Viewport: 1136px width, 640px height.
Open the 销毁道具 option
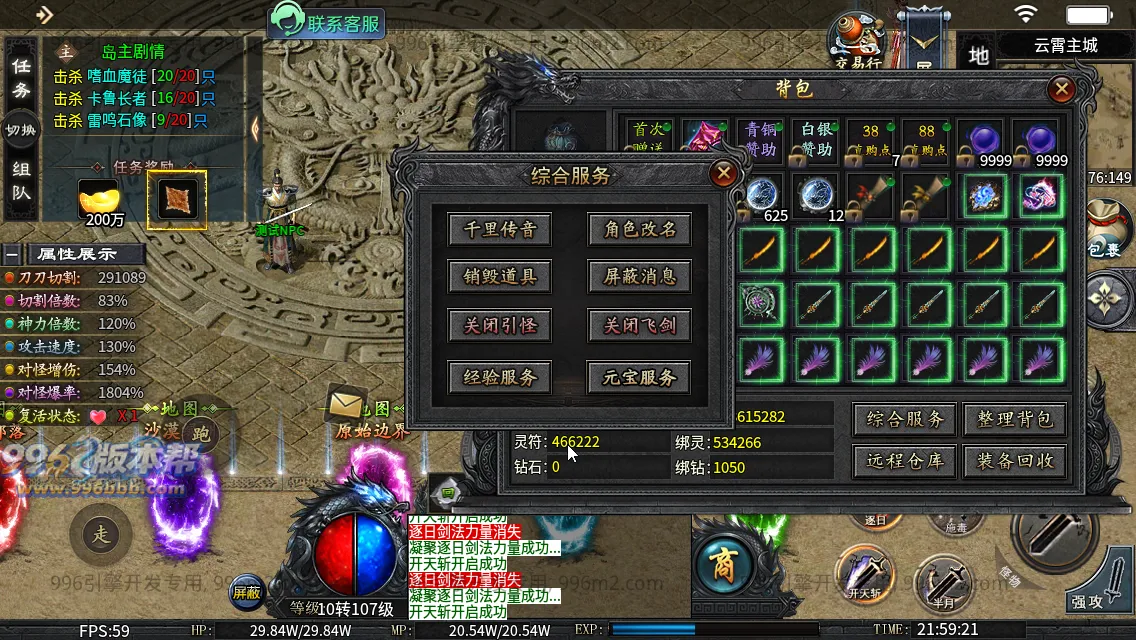500,277
